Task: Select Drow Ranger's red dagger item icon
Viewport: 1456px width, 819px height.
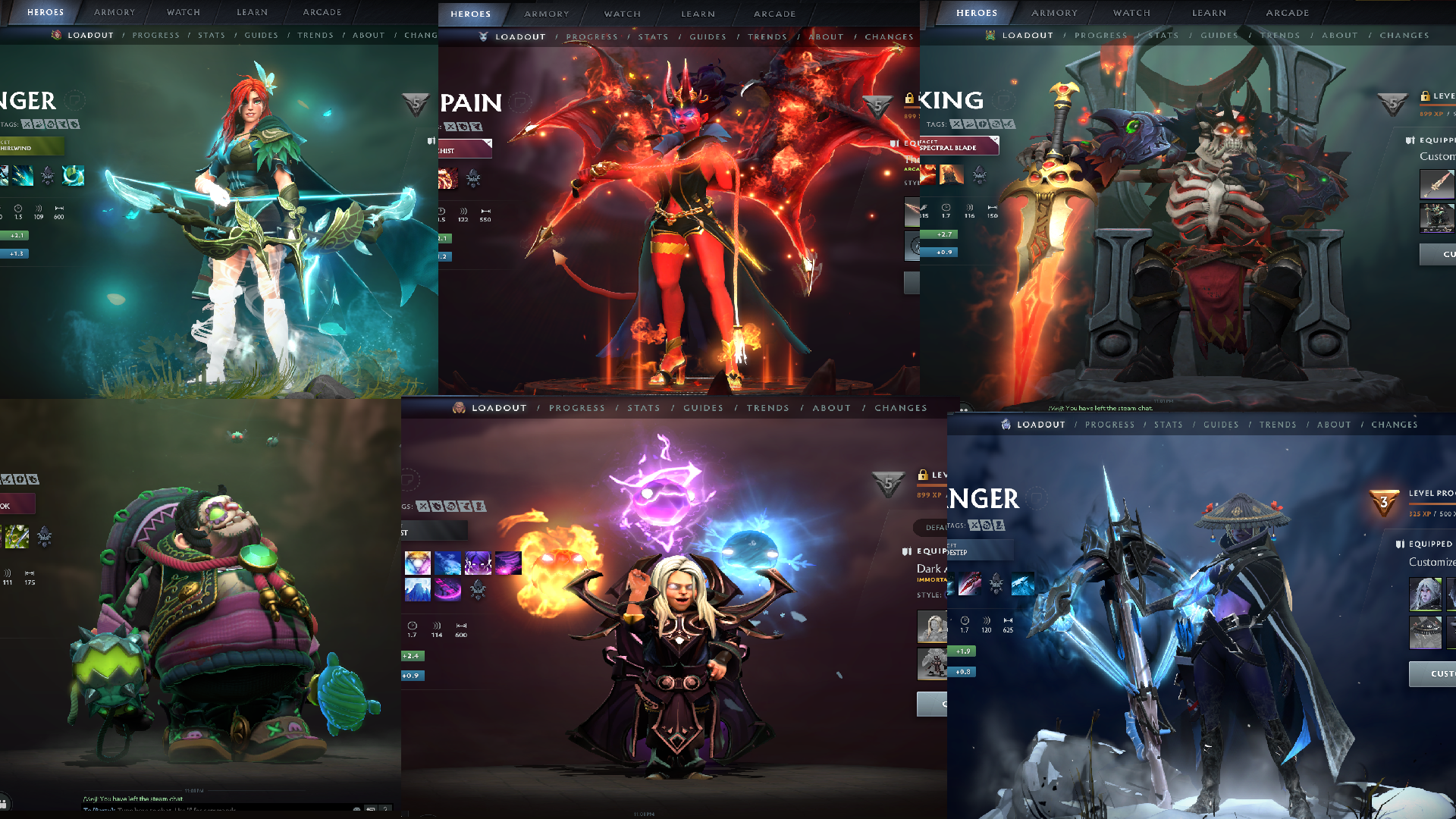Action: (x=970, y=582)
